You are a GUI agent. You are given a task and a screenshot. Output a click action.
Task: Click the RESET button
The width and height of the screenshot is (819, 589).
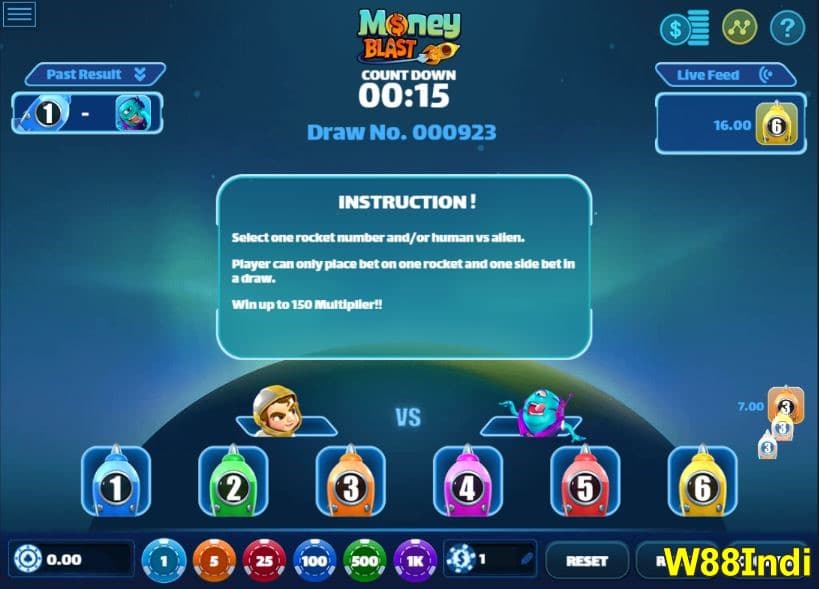point(587,561)
